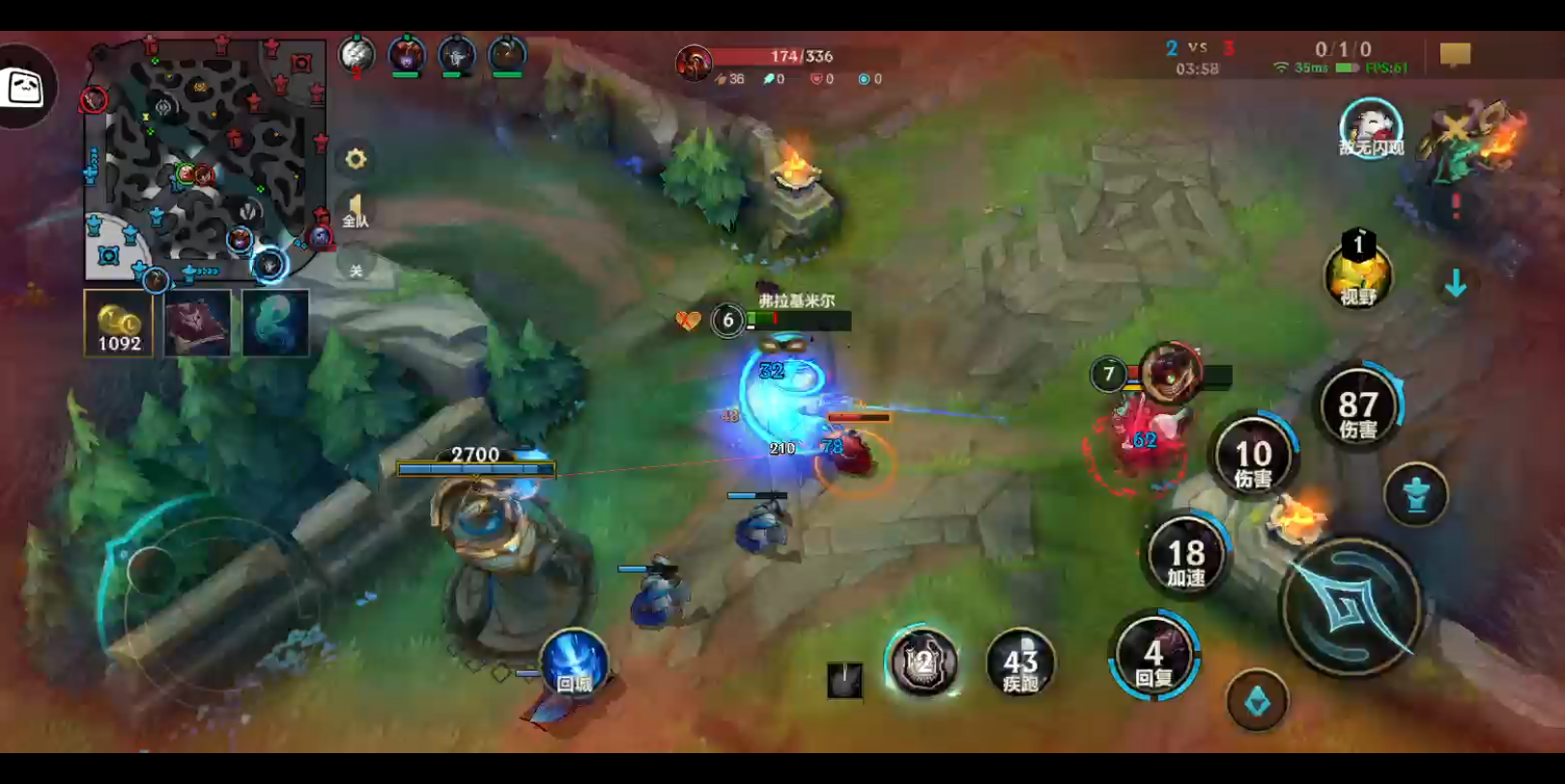Send the 敌无闪现 enemy-no-flash ping
The image size is (1565, 784).
[1370, 129]
